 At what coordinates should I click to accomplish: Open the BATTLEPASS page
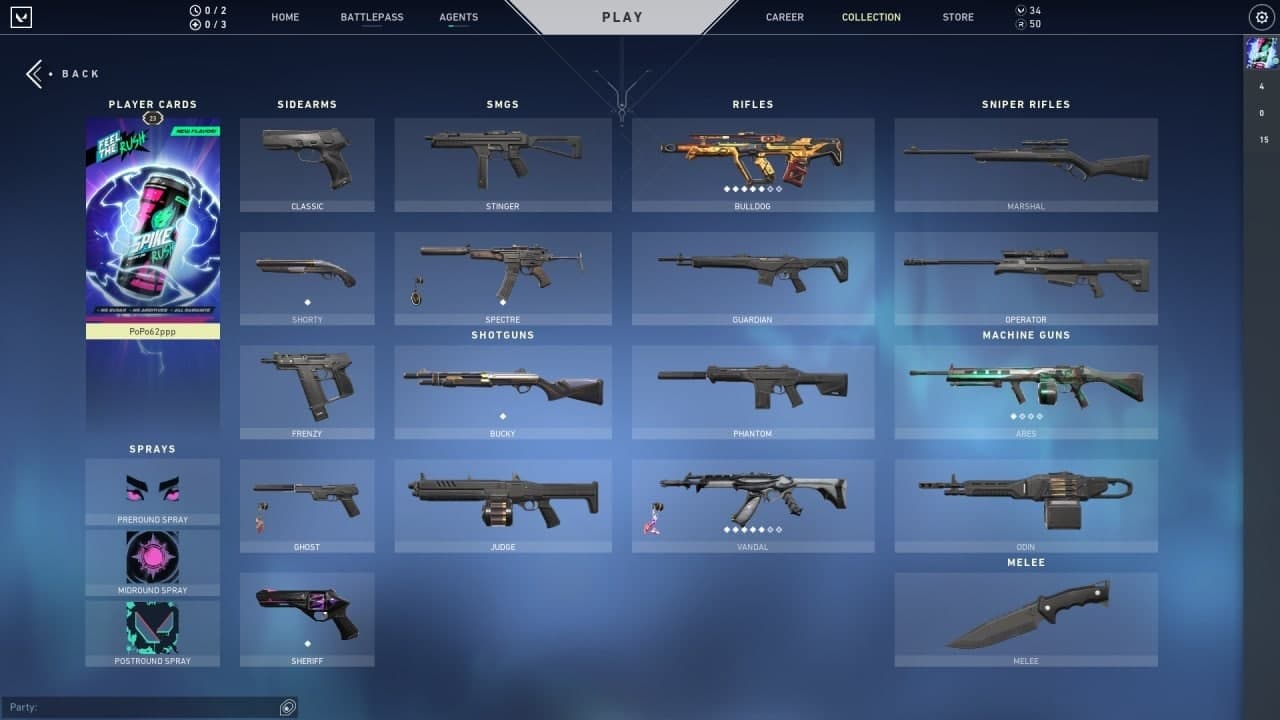372,17
